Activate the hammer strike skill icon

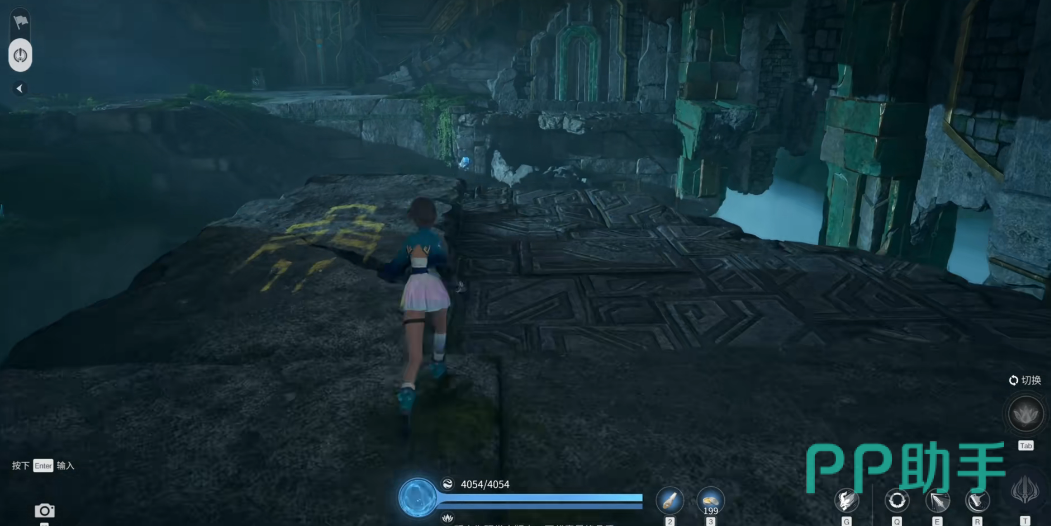pos(977,500)
